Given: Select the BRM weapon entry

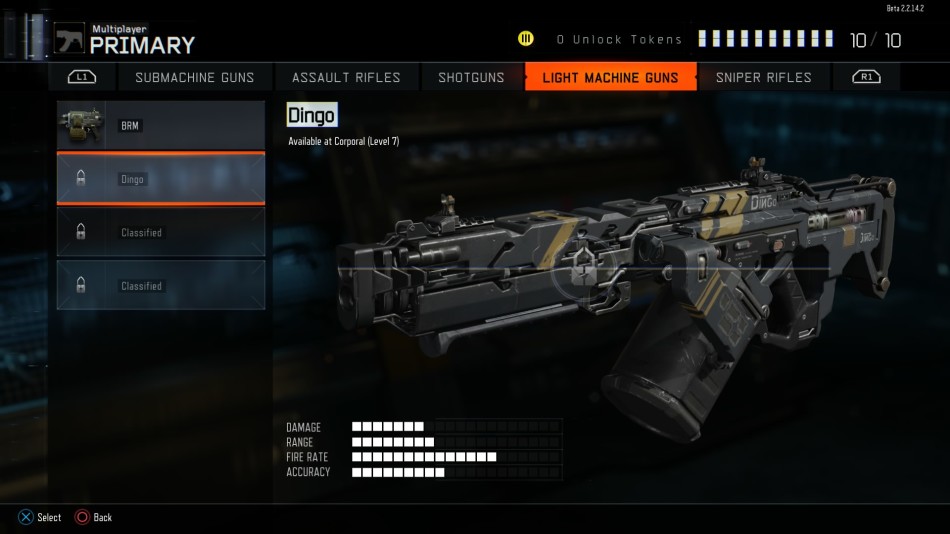Looking at the screenshot, I should pos(161,125).
